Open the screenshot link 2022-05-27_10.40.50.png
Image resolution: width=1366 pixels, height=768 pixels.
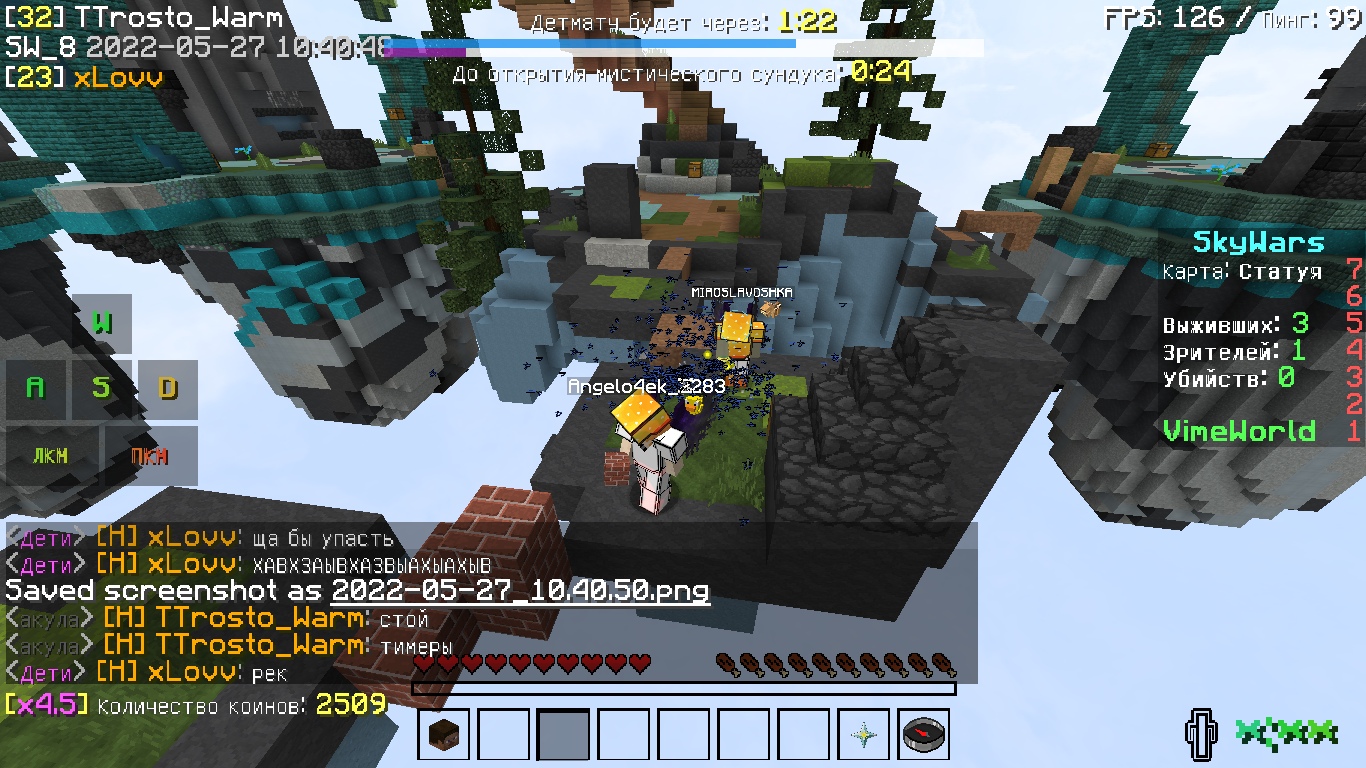(x=519, y=592)
